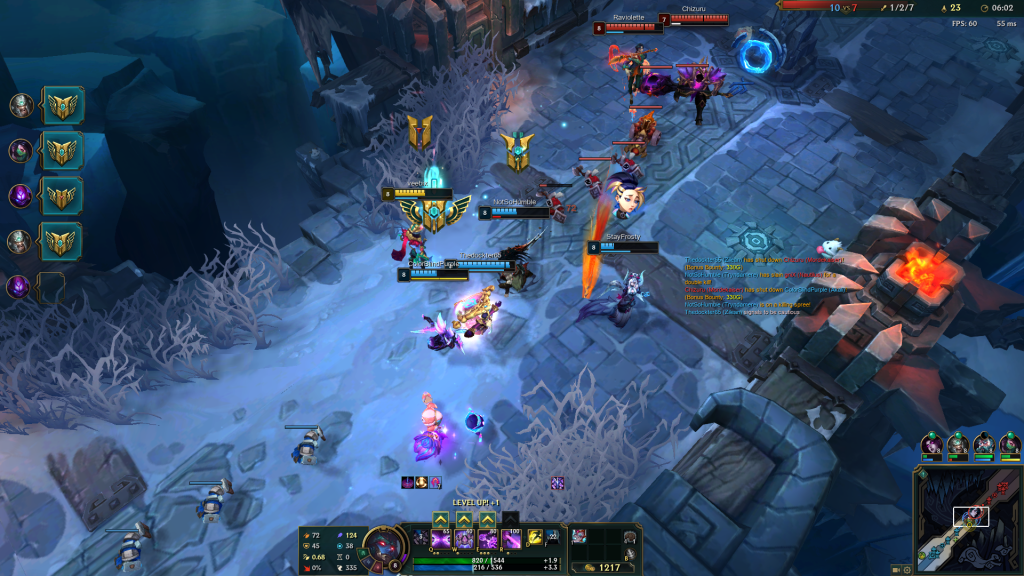The width and height of the screenshot is (1024, 576).
Task: Activate the E ability
Action: coord(487,540)
